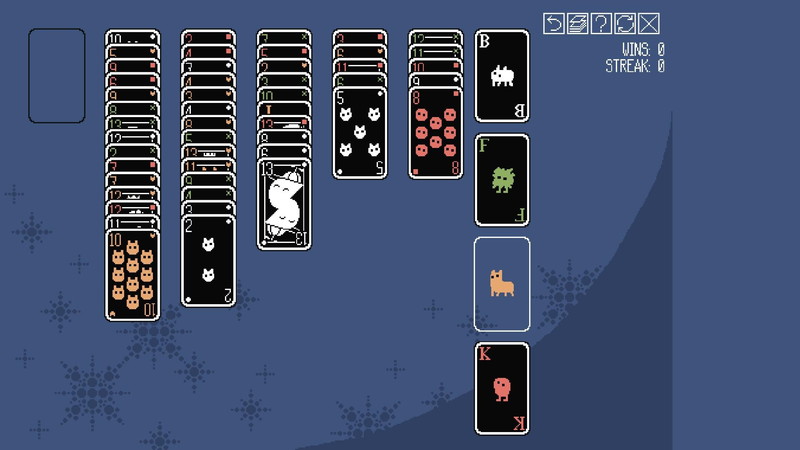Click the stacked cards icon button
The image size is (800, 450).
click(x=577, y=24)
